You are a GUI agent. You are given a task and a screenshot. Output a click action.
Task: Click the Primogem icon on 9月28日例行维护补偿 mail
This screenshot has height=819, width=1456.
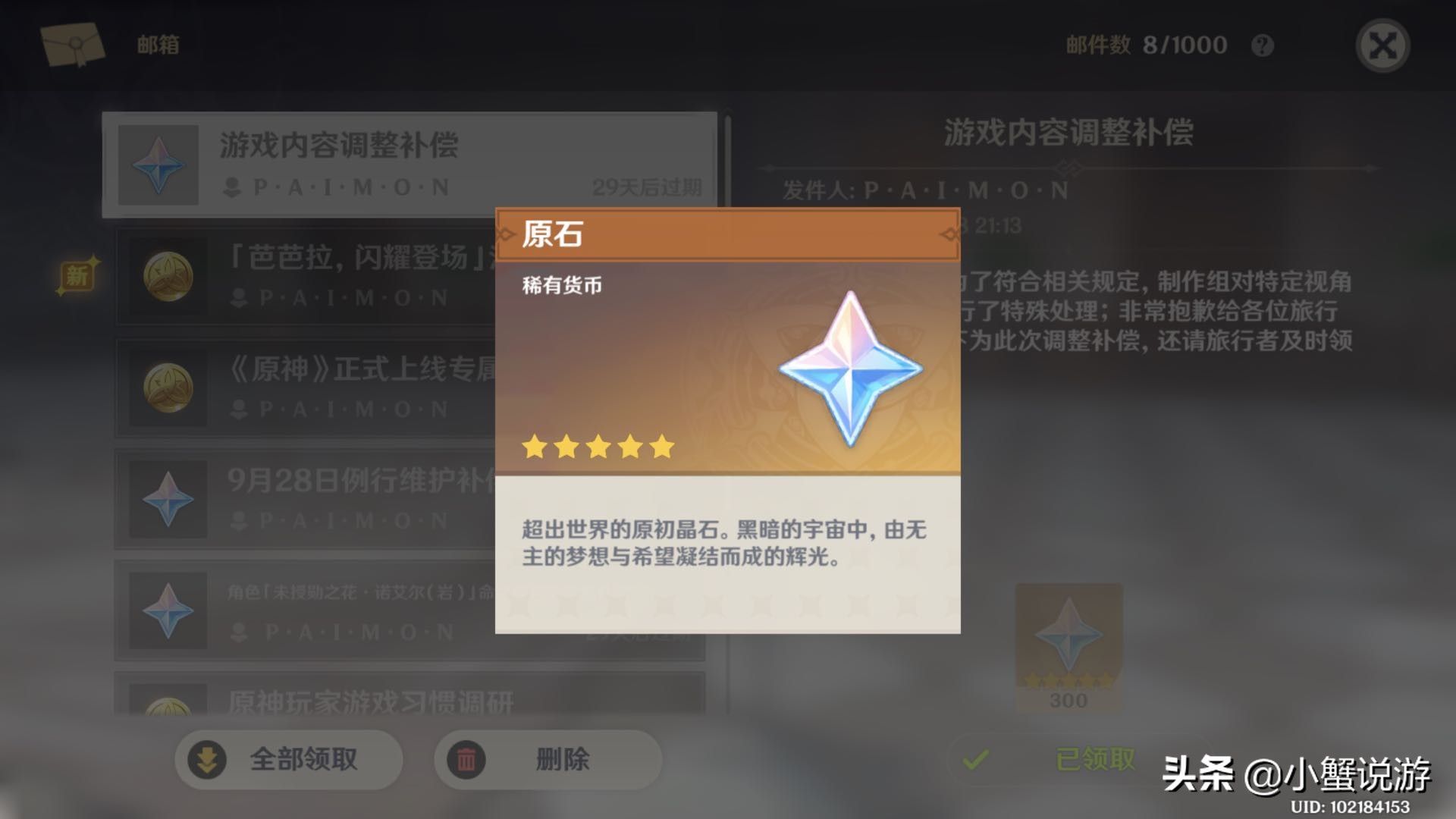point(168,498)
